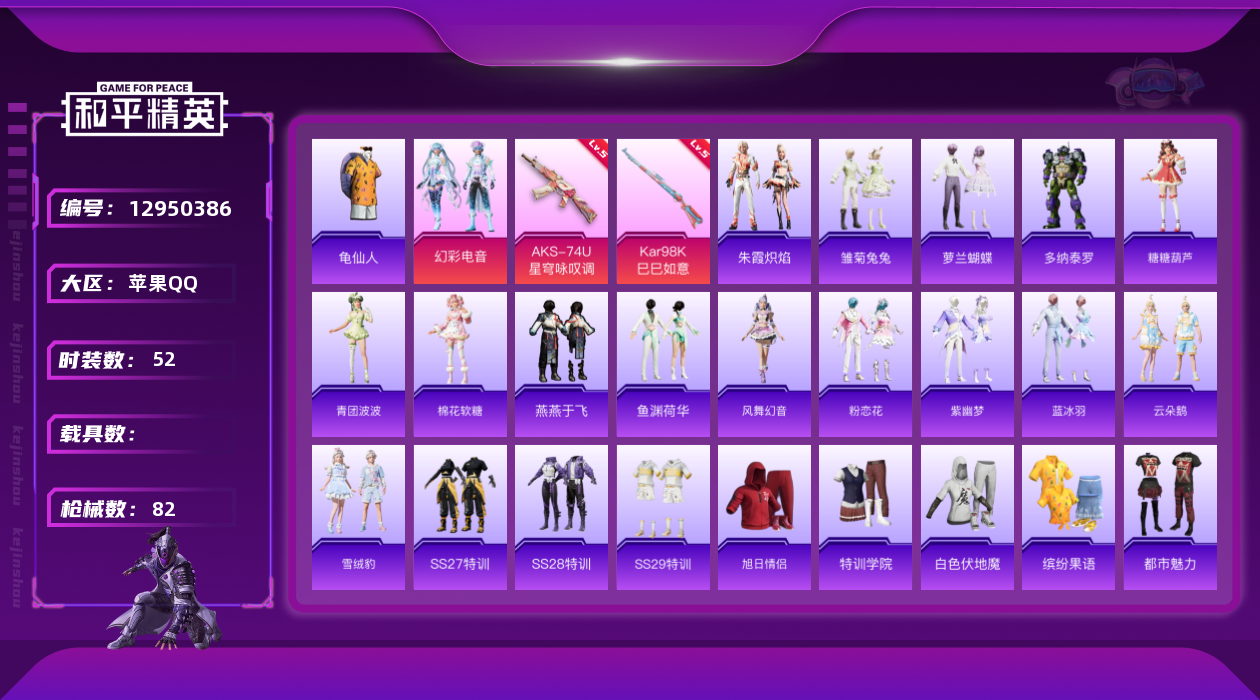Select the 鱼渊荷华 outfit card

click(x=663, y=364)
